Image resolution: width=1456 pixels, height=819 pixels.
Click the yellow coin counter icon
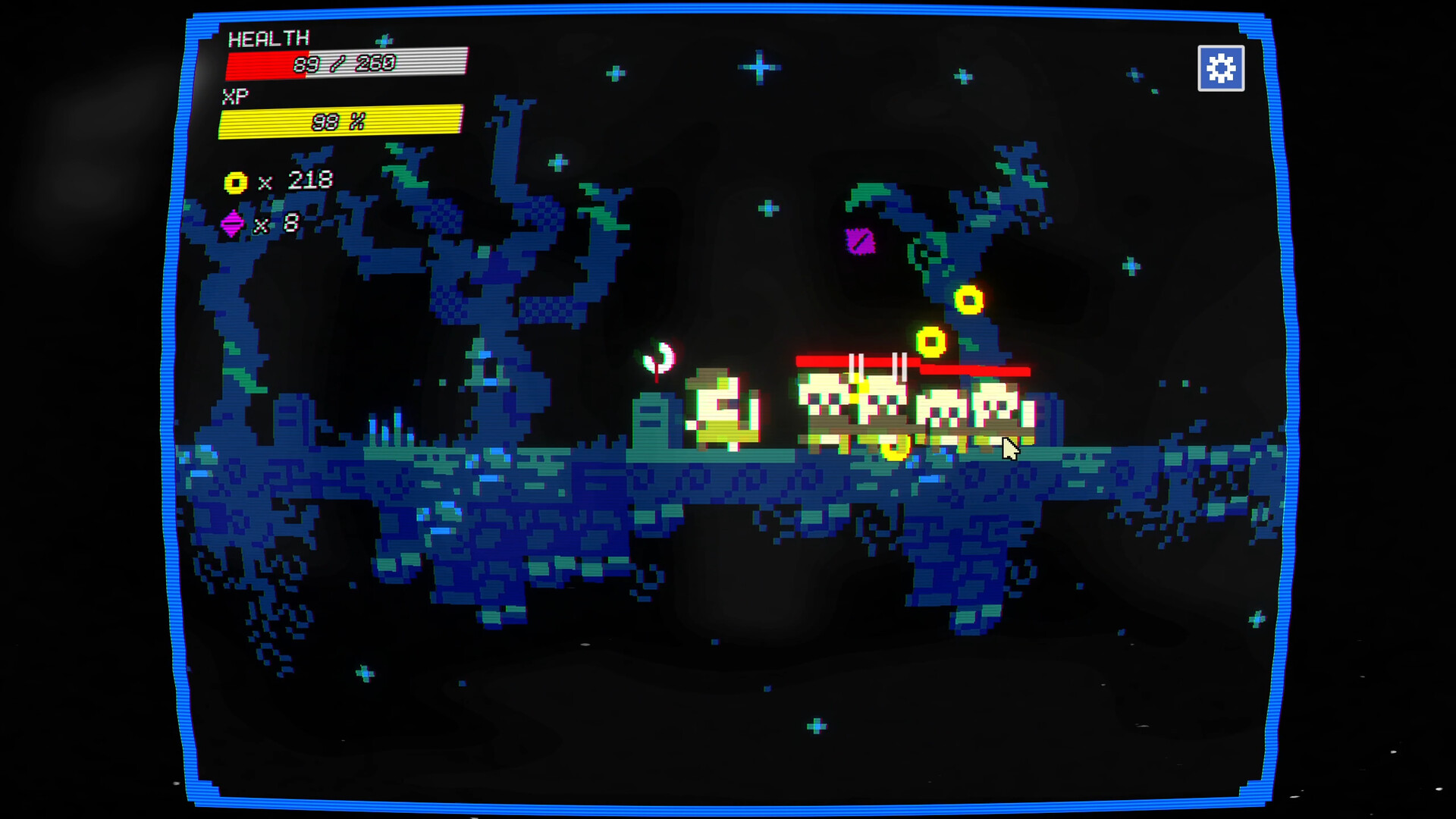pyautogui.click(x=236, y=181)
